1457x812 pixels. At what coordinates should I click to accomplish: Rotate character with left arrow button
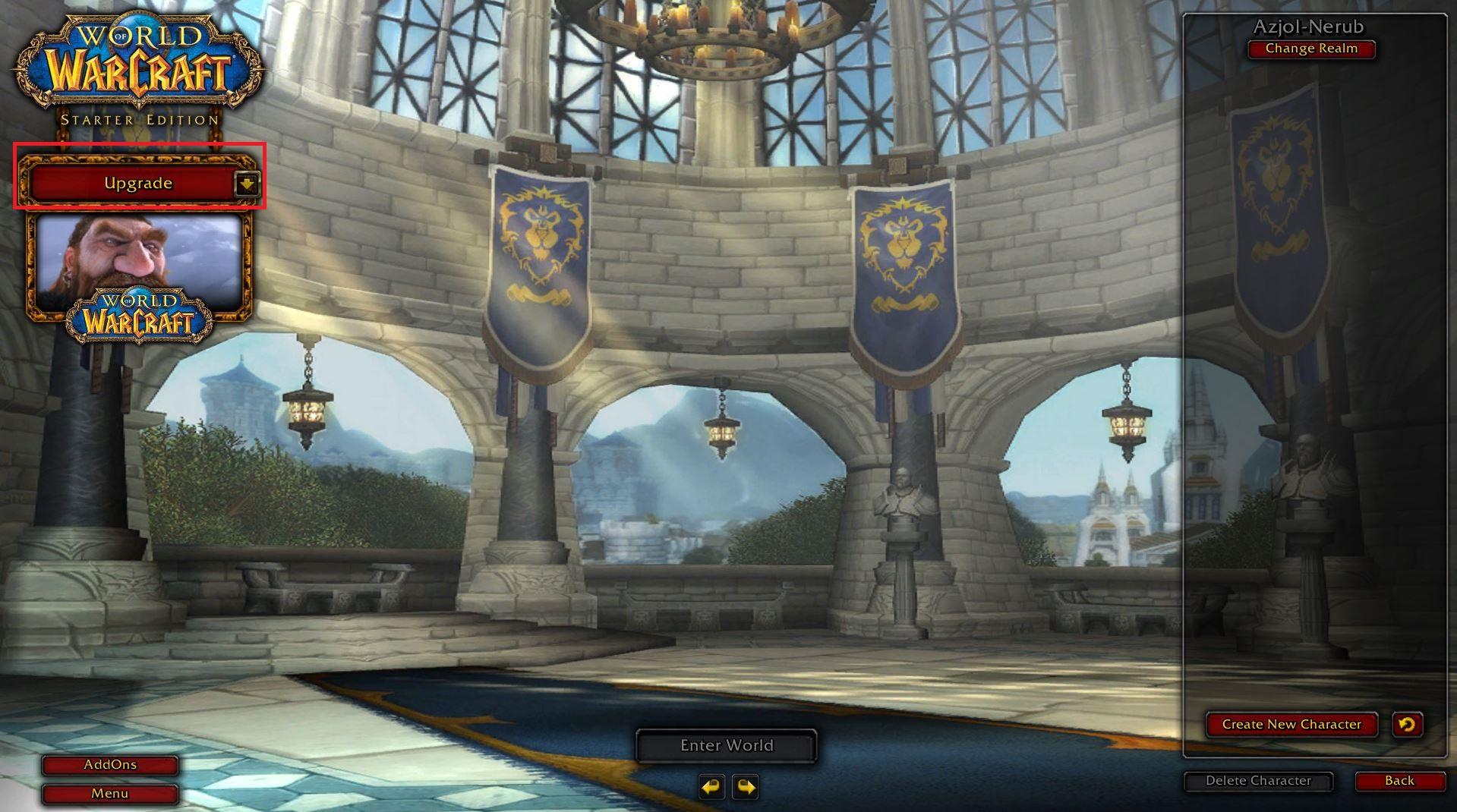point(711,787)
